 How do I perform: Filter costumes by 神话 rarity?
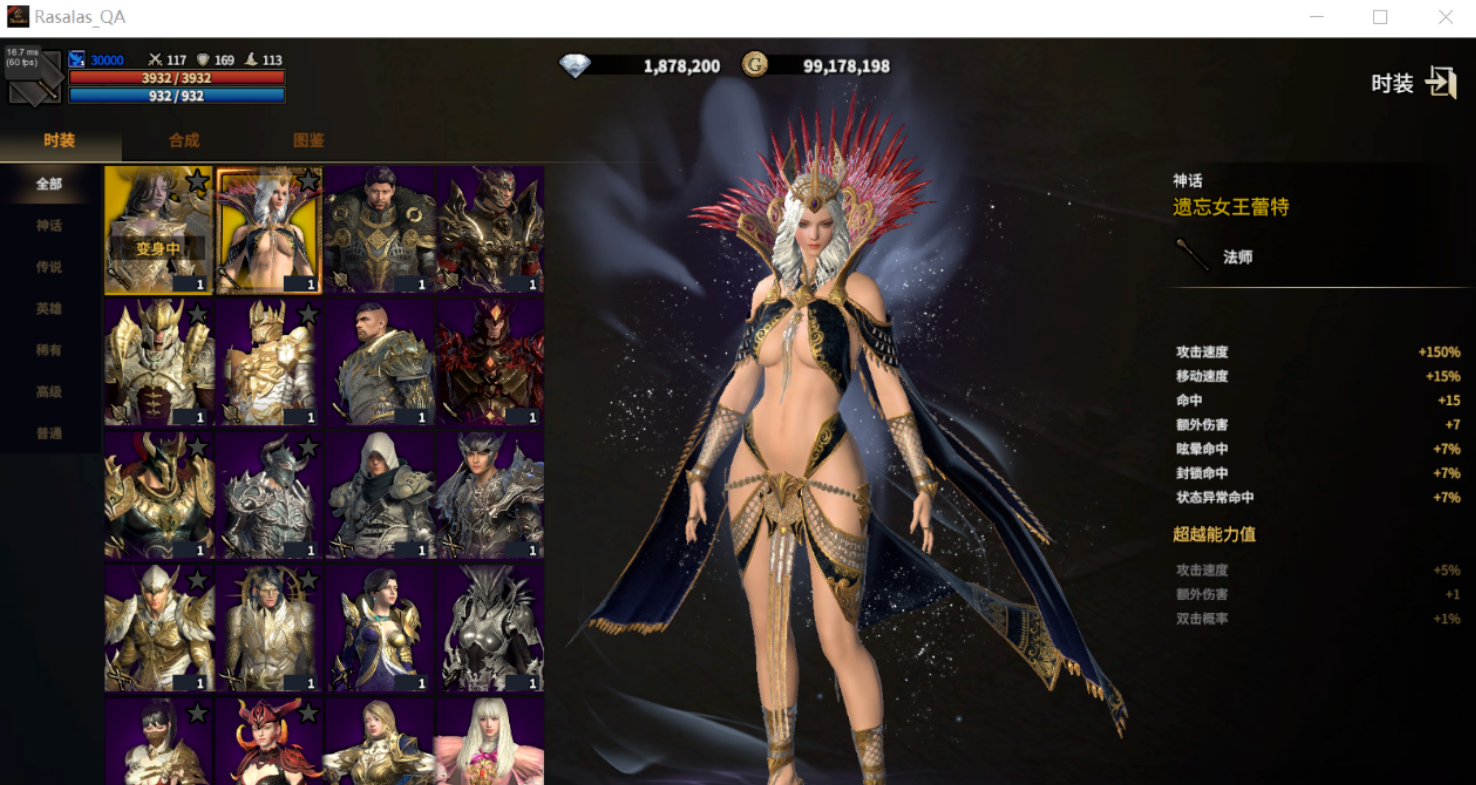tap(49, 226)
